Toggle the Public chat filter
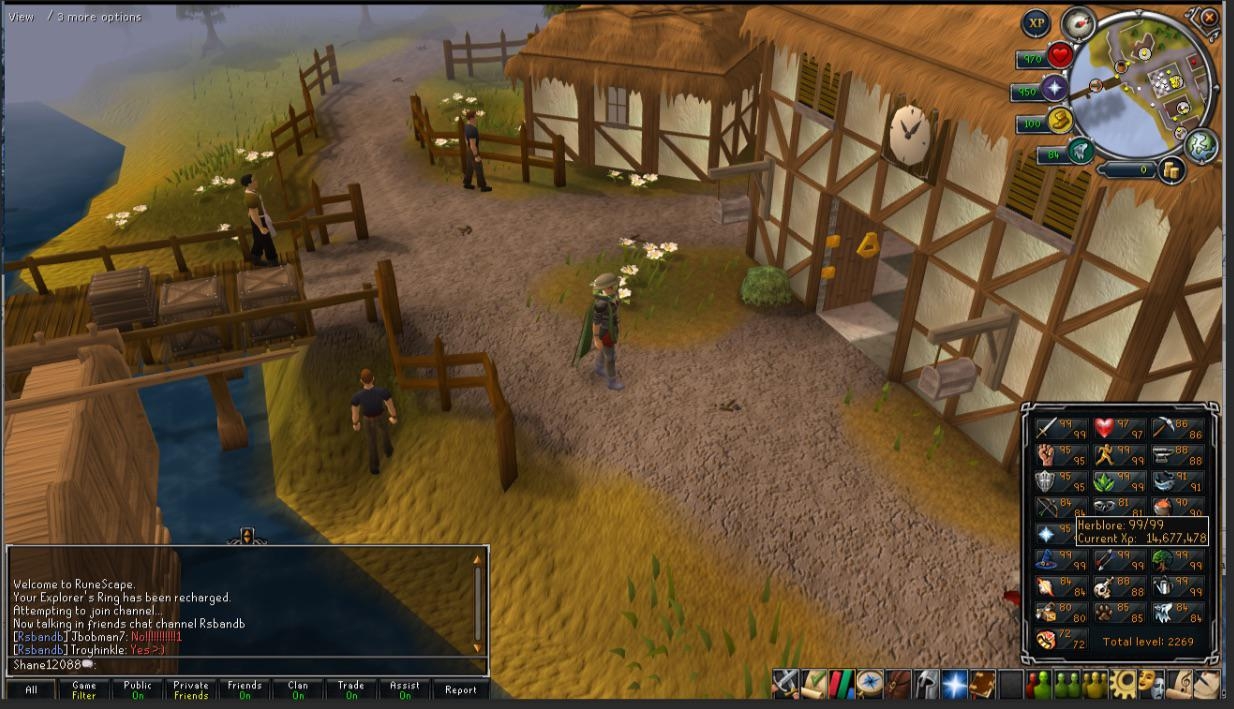Viewport: 1234px width, 709px height. (x=138, y=690)
